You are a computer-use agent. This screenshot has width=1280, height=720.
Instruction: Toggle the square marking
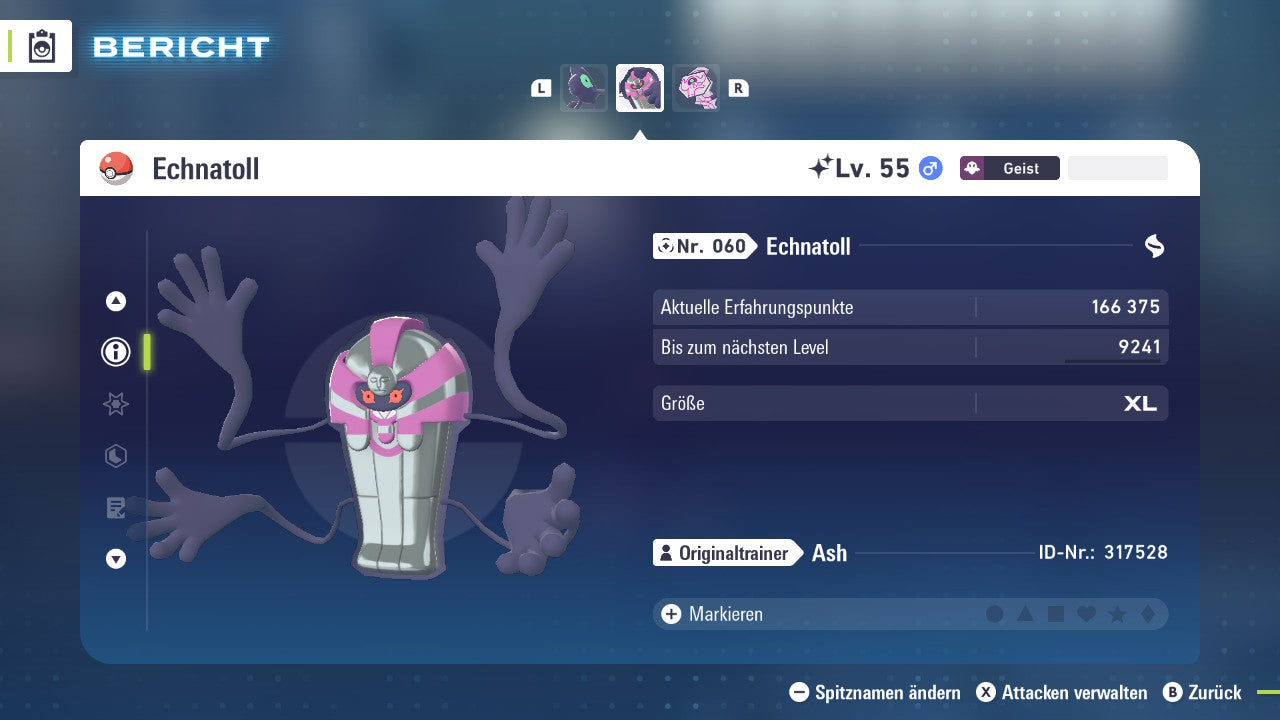1056,614
